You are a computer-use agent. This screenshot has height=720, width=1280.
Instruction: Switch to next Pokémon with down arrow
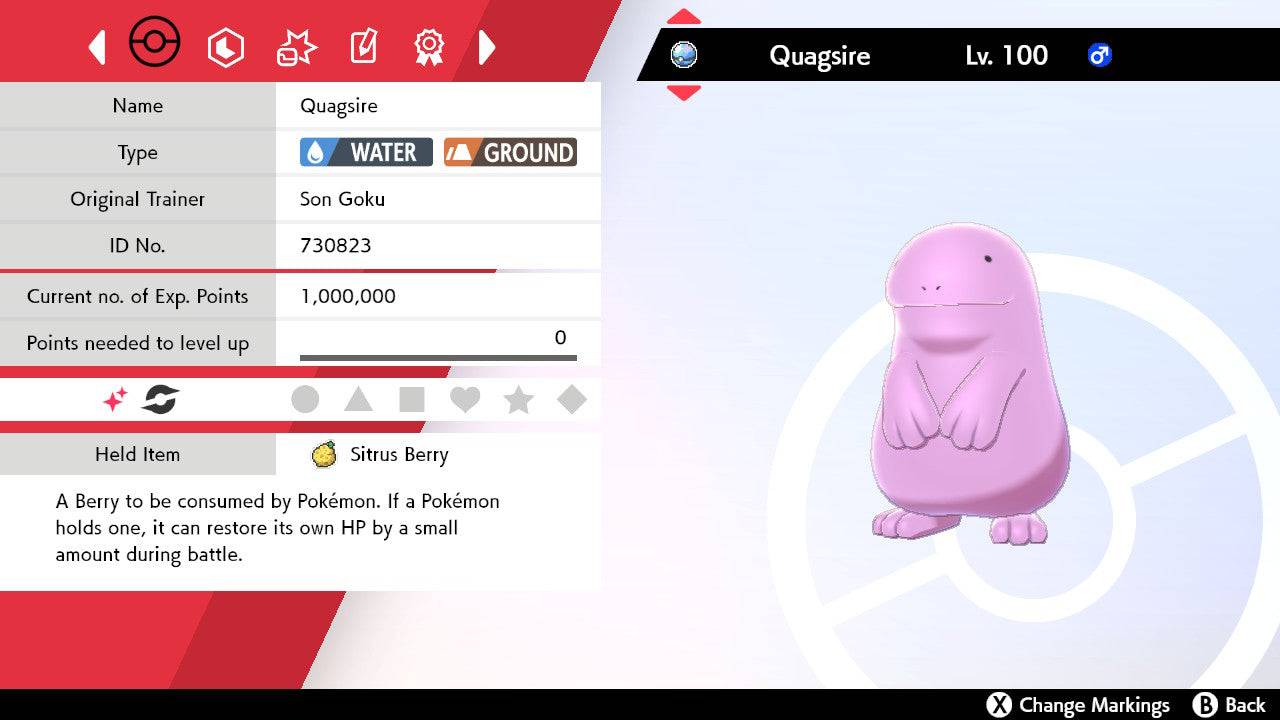click(x=683, y=93)
